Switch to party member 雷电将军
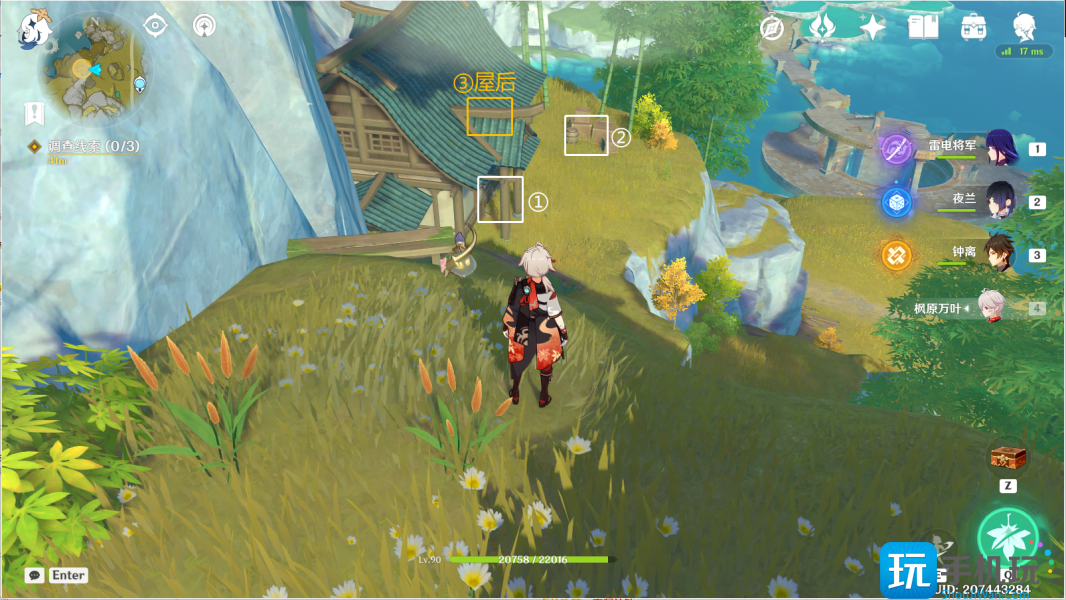 (1001, 148)
